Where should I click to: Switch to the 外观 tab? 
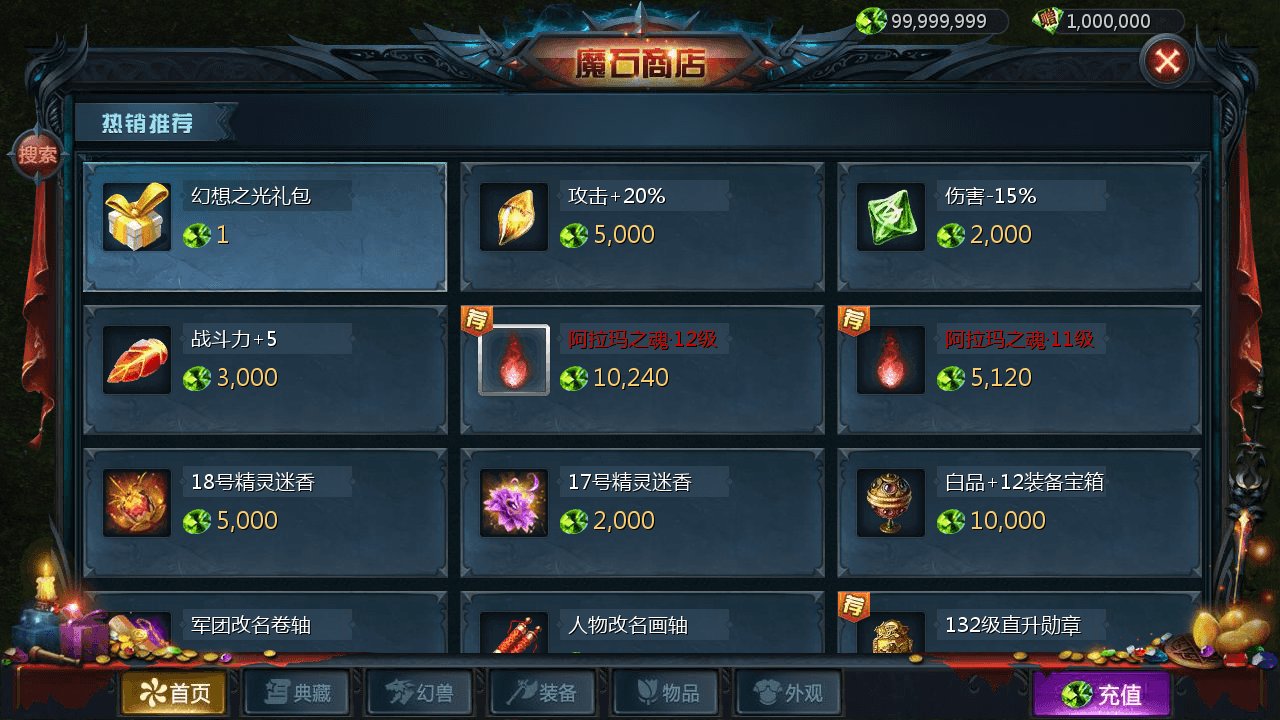pyautogui.click(x=788, y=692)
